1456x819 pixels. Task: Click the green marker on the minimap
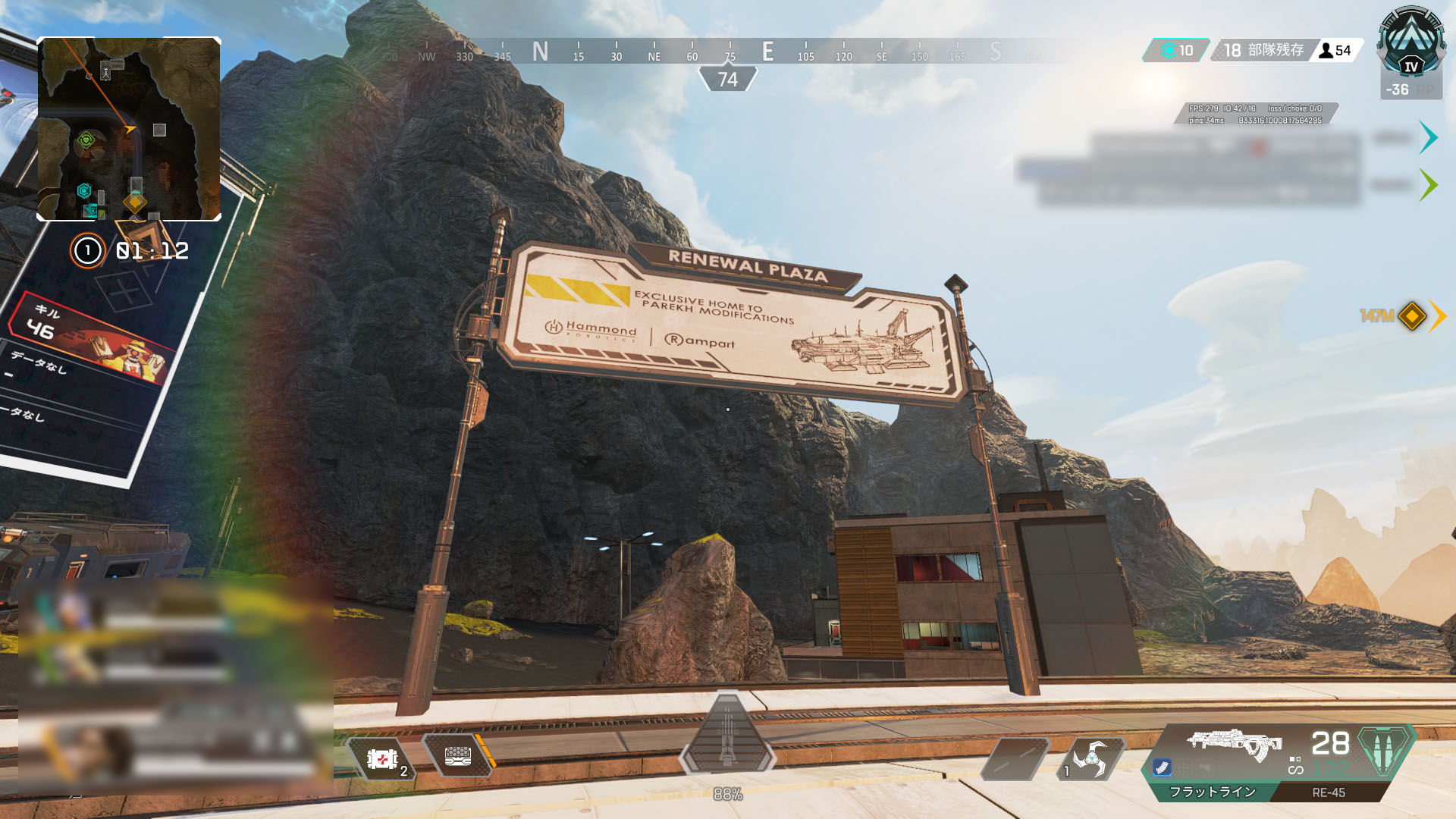pos(86,140)
